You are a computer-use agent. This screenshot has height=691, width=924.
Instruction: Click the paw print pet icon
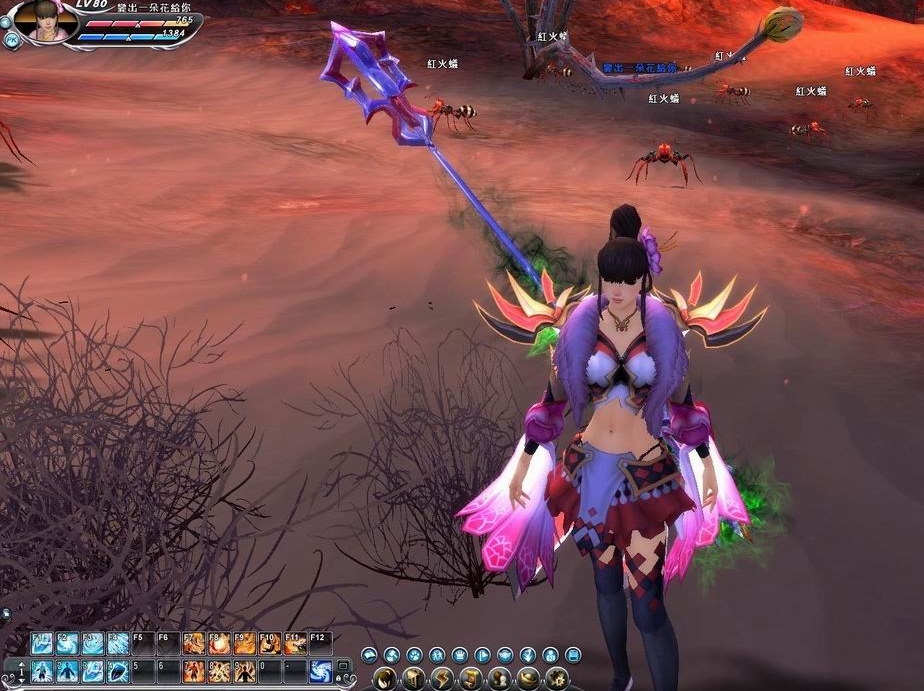pyautogui.click(x=415, y=656)
